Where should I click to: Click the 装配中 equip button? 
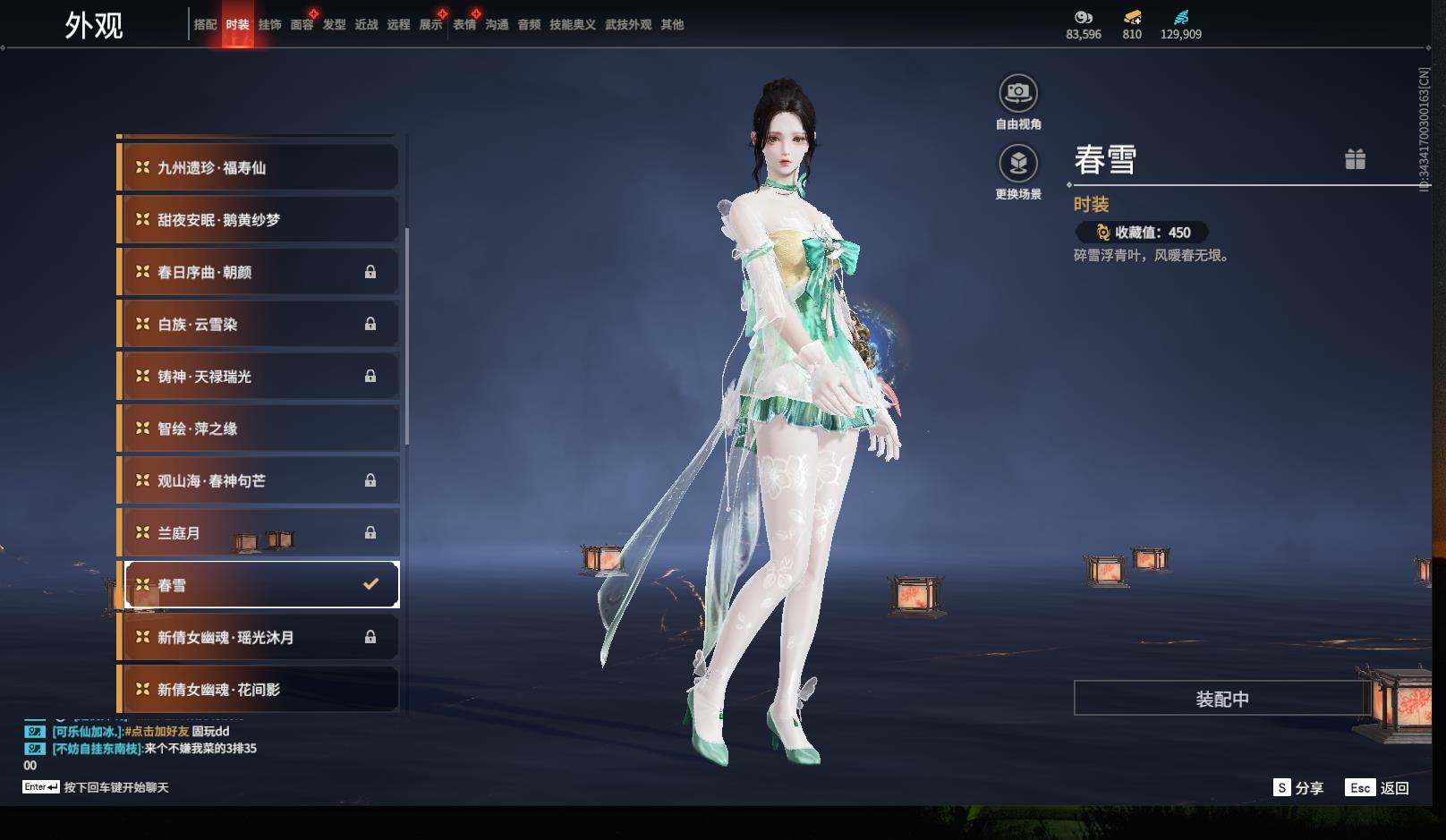(1221, 699)
